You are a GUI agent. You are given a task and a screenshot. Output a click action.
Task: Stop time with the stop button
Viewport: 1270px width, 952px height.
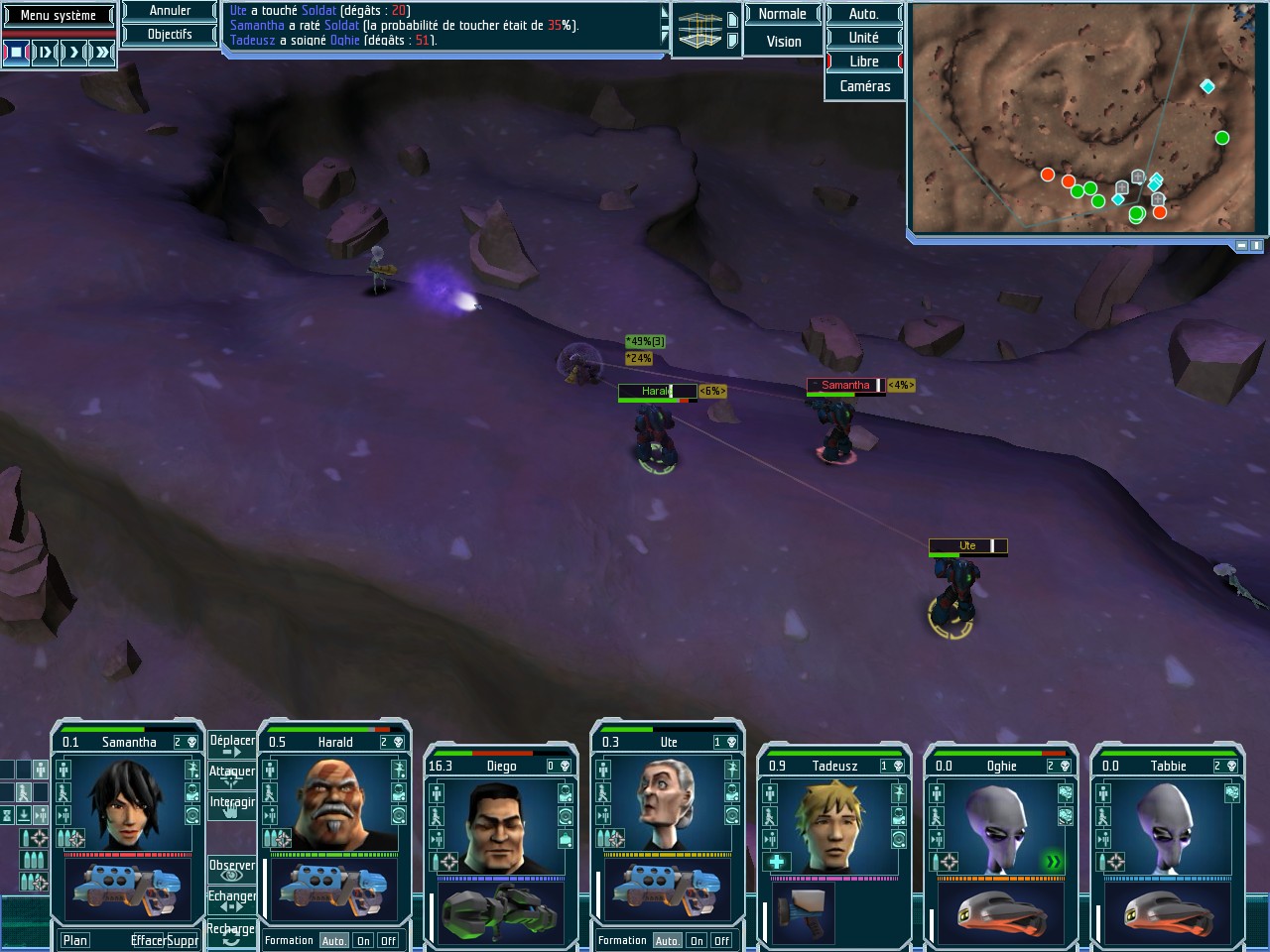pos(16,52)
